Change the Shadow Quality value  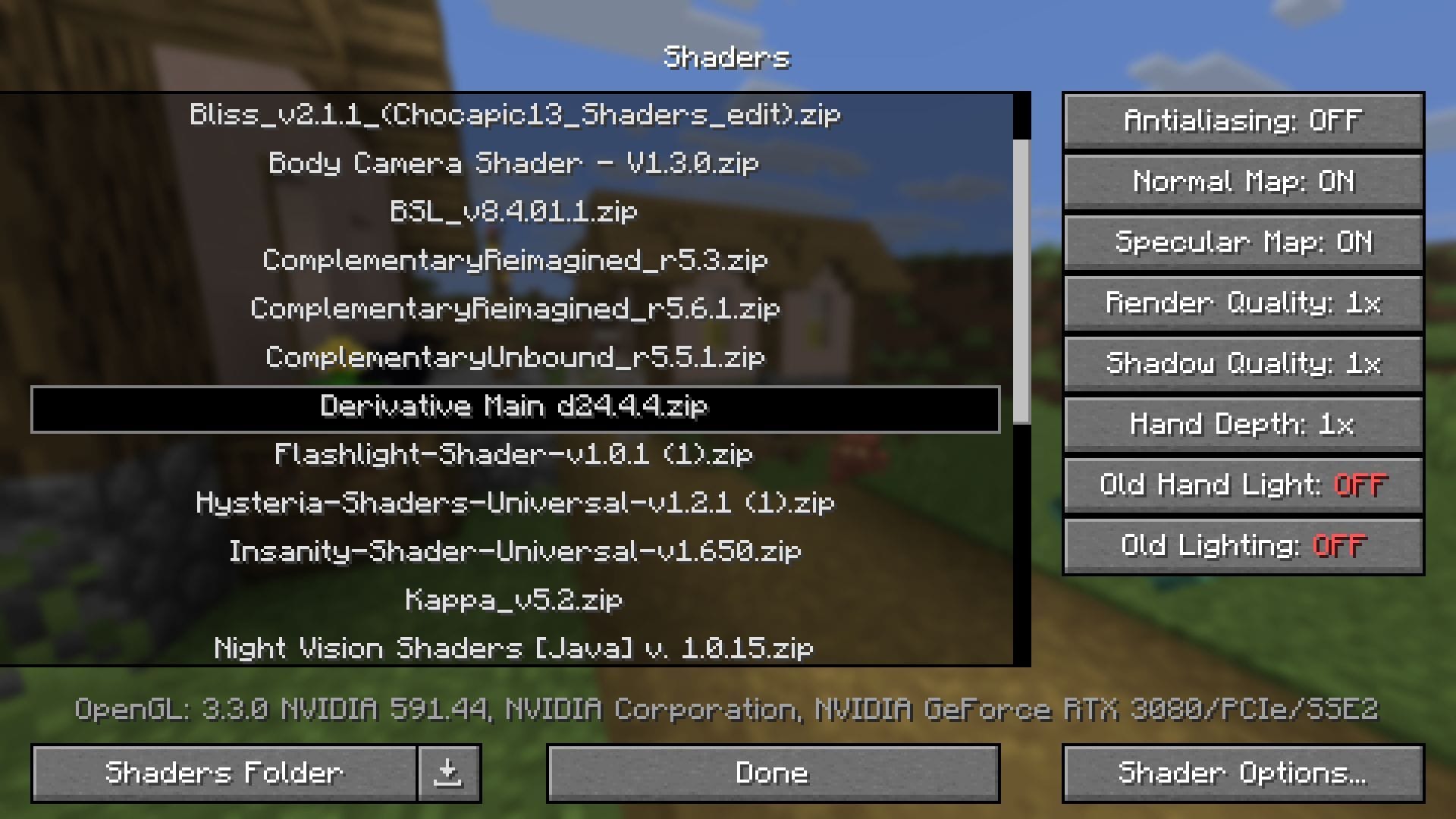coord(1243,363)
